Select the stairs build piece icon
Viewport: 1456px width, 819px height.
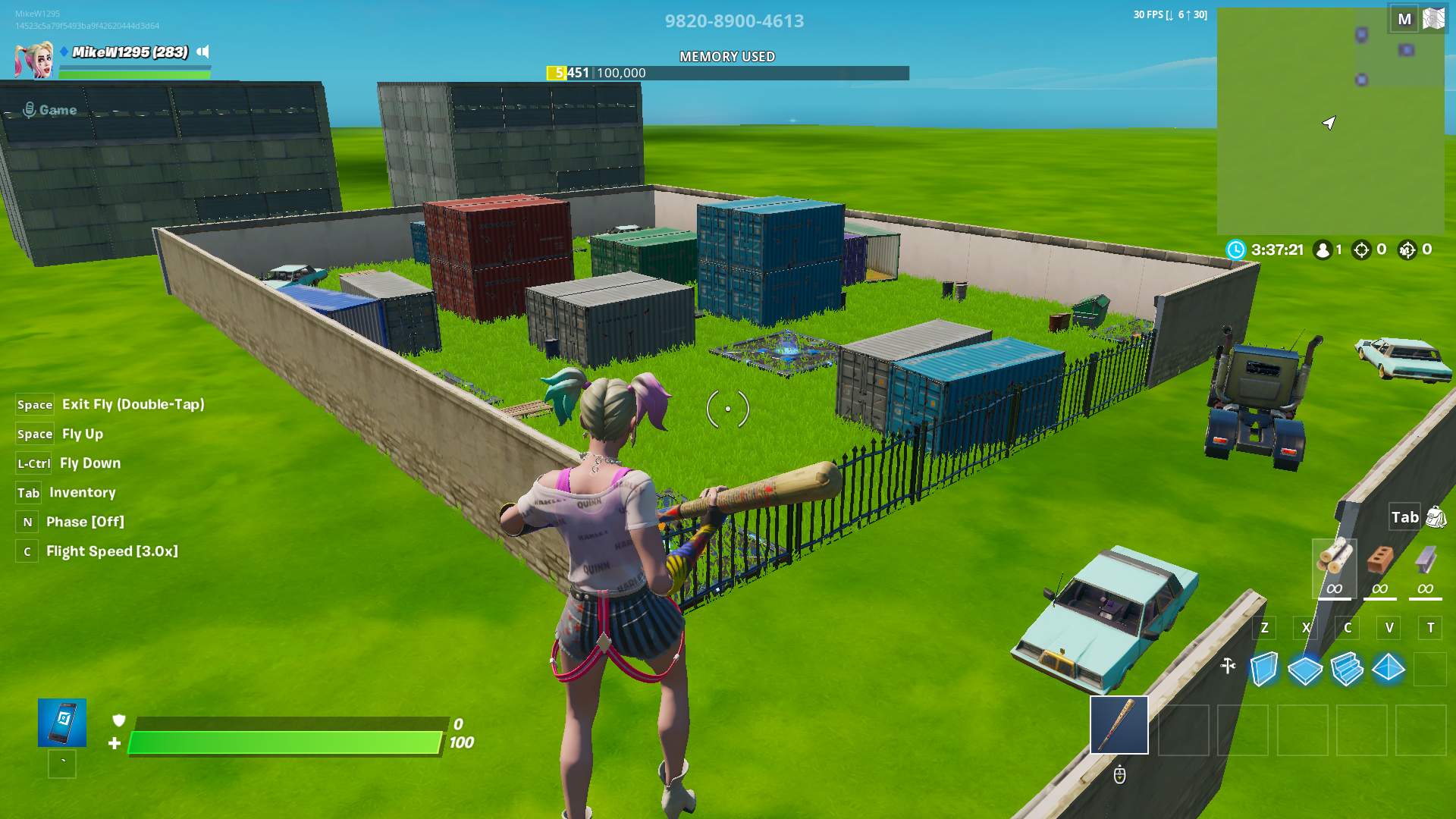tap(1347, 667)
